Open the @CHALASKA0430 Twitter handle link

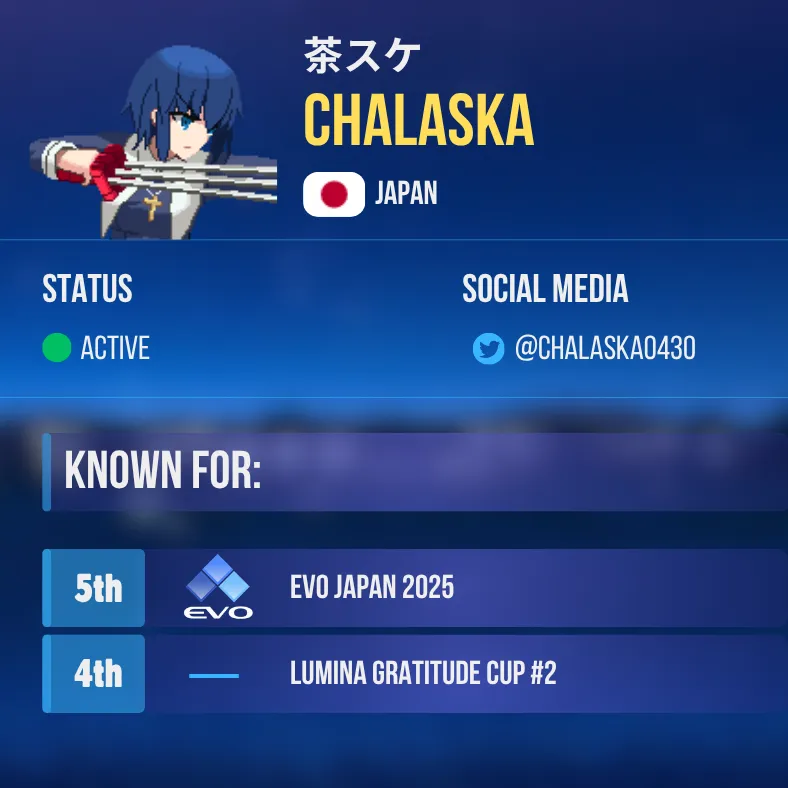(604, 349)
